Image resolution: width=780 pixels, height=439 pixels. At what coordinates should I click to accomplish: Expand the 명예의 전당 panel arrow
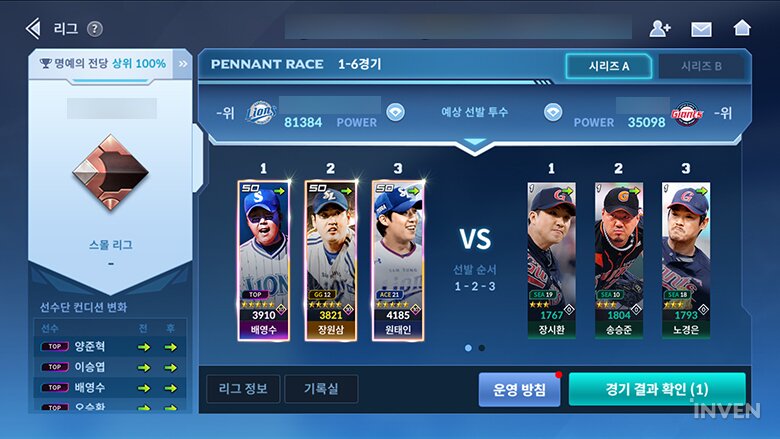(183, 63)
